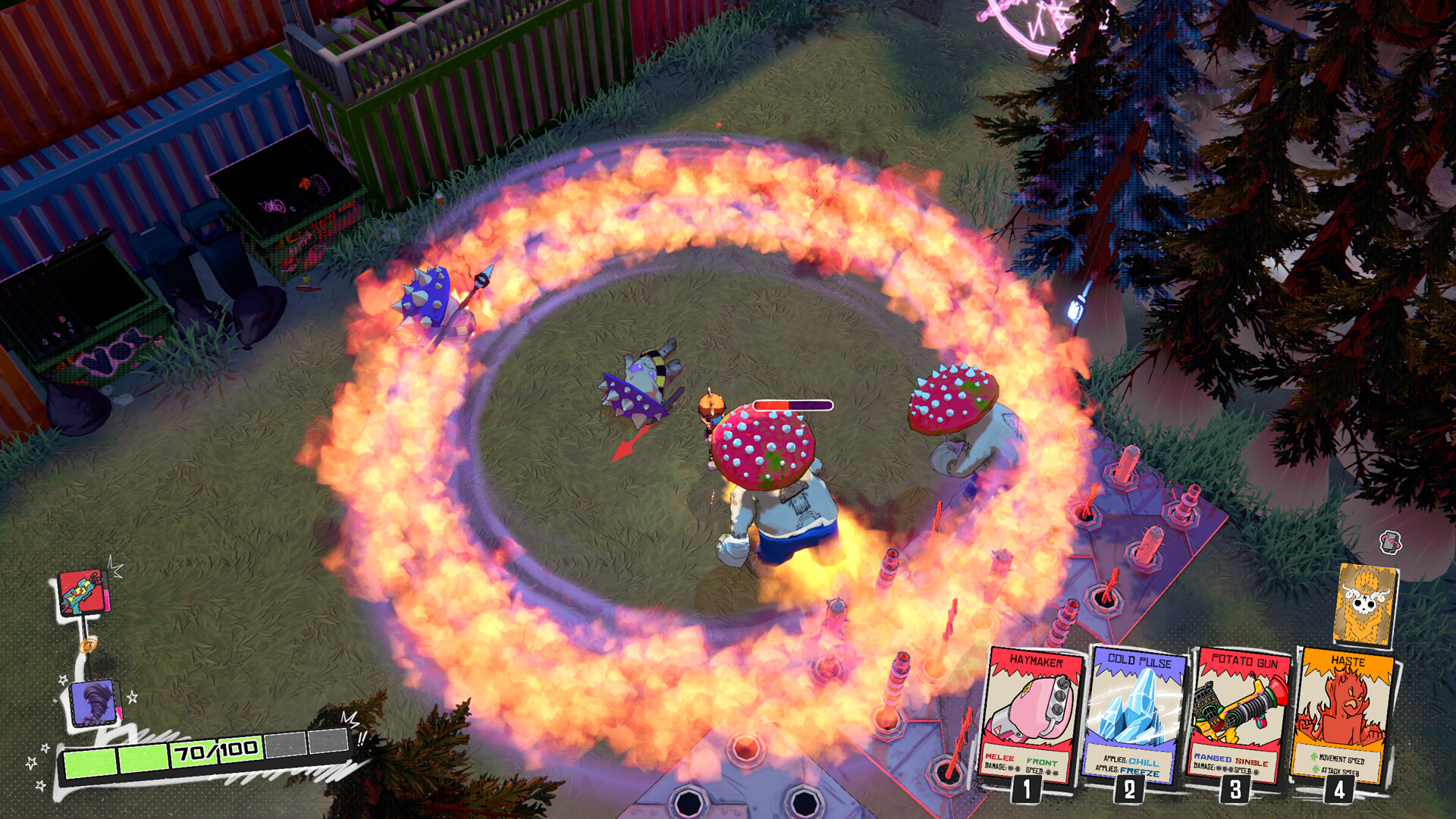The height and width of the screenshot is (819, 1456).
Task: Select hotkey badge 1 under Haymaker
Action: click(x=1026, y=792)
